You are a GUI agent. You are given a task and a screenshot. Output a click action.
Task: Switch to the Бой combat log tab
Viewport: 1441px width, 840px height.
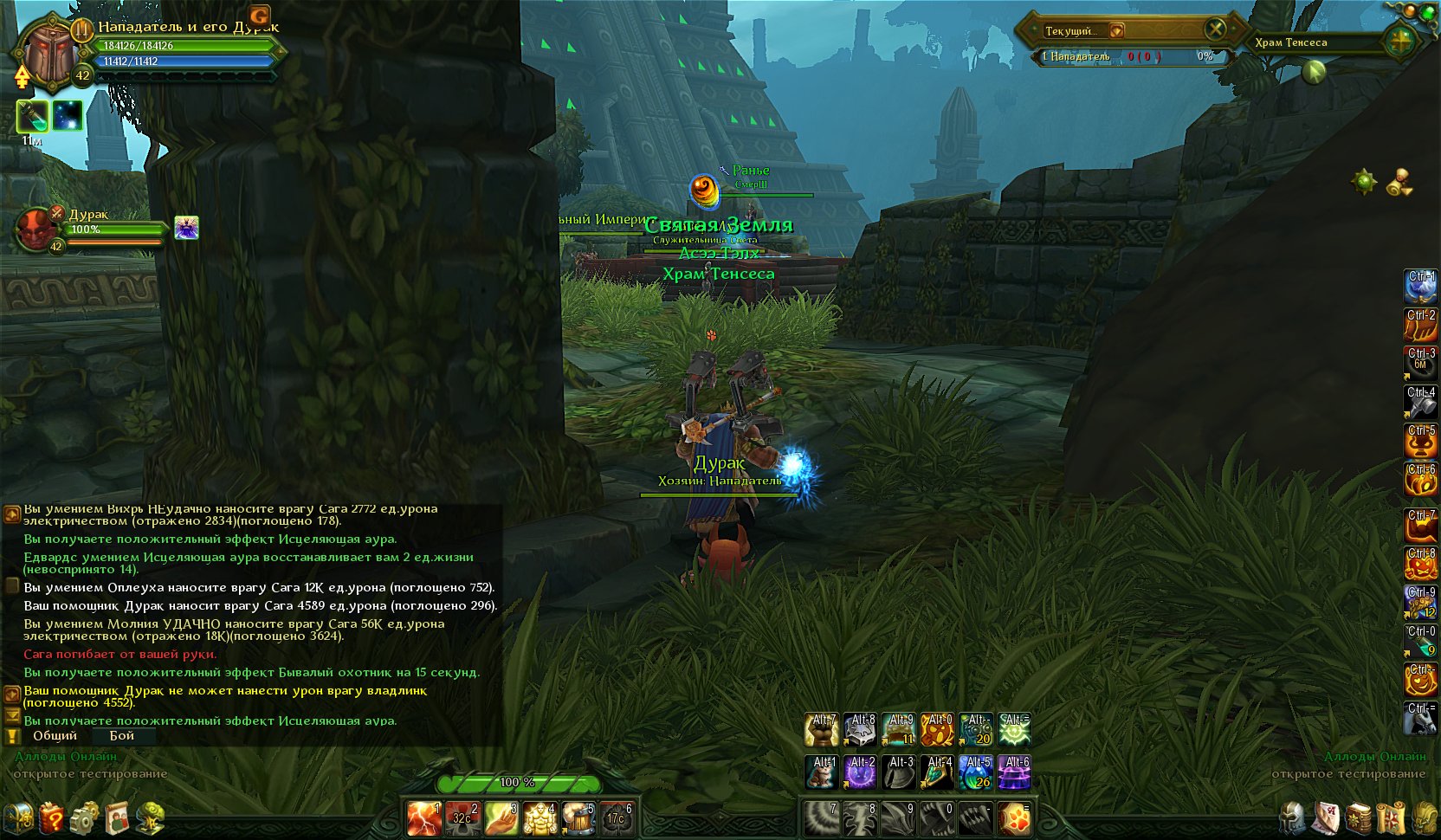(x=122, y=736)
